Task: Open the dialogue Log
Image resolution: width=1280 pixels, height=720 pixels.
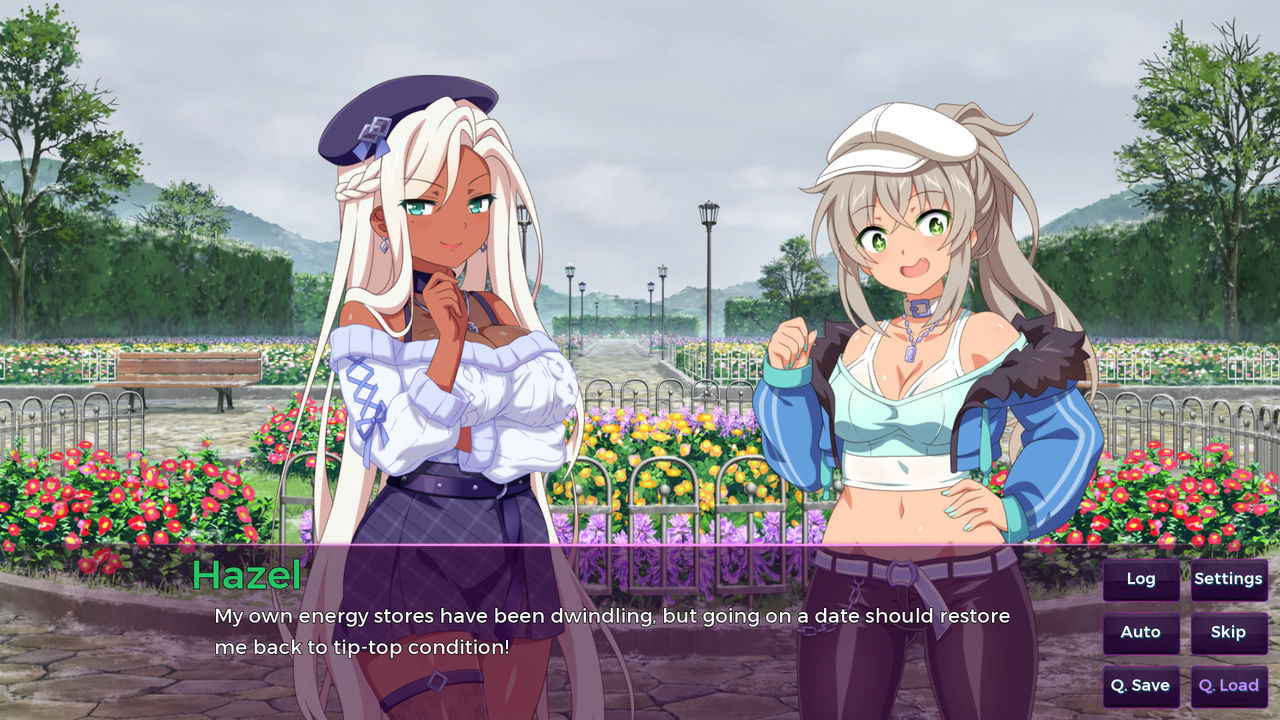Action: pyautogui.click(x=1140, y=578)
